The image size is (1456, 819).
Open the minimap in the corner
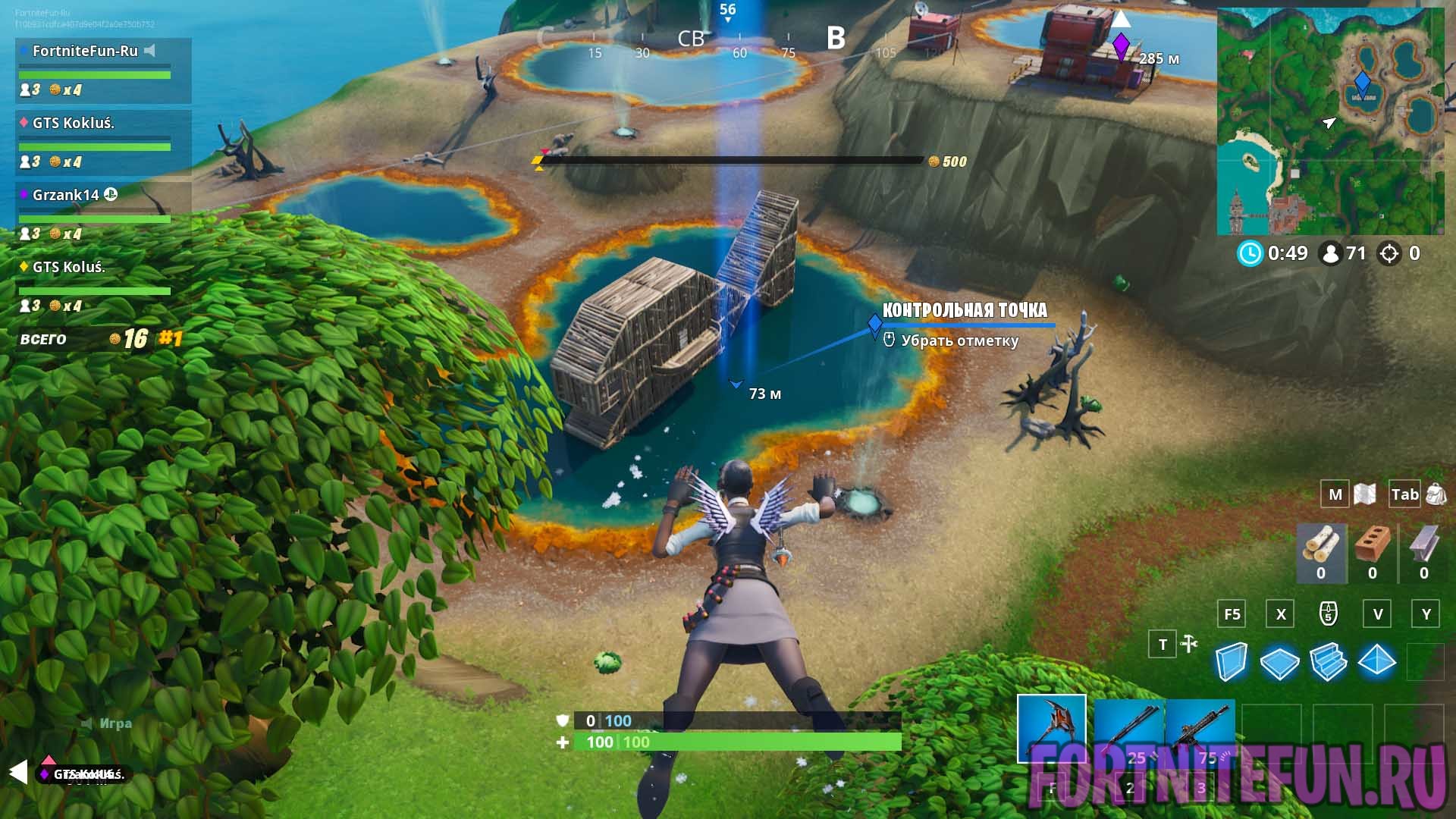point(1330,121)
